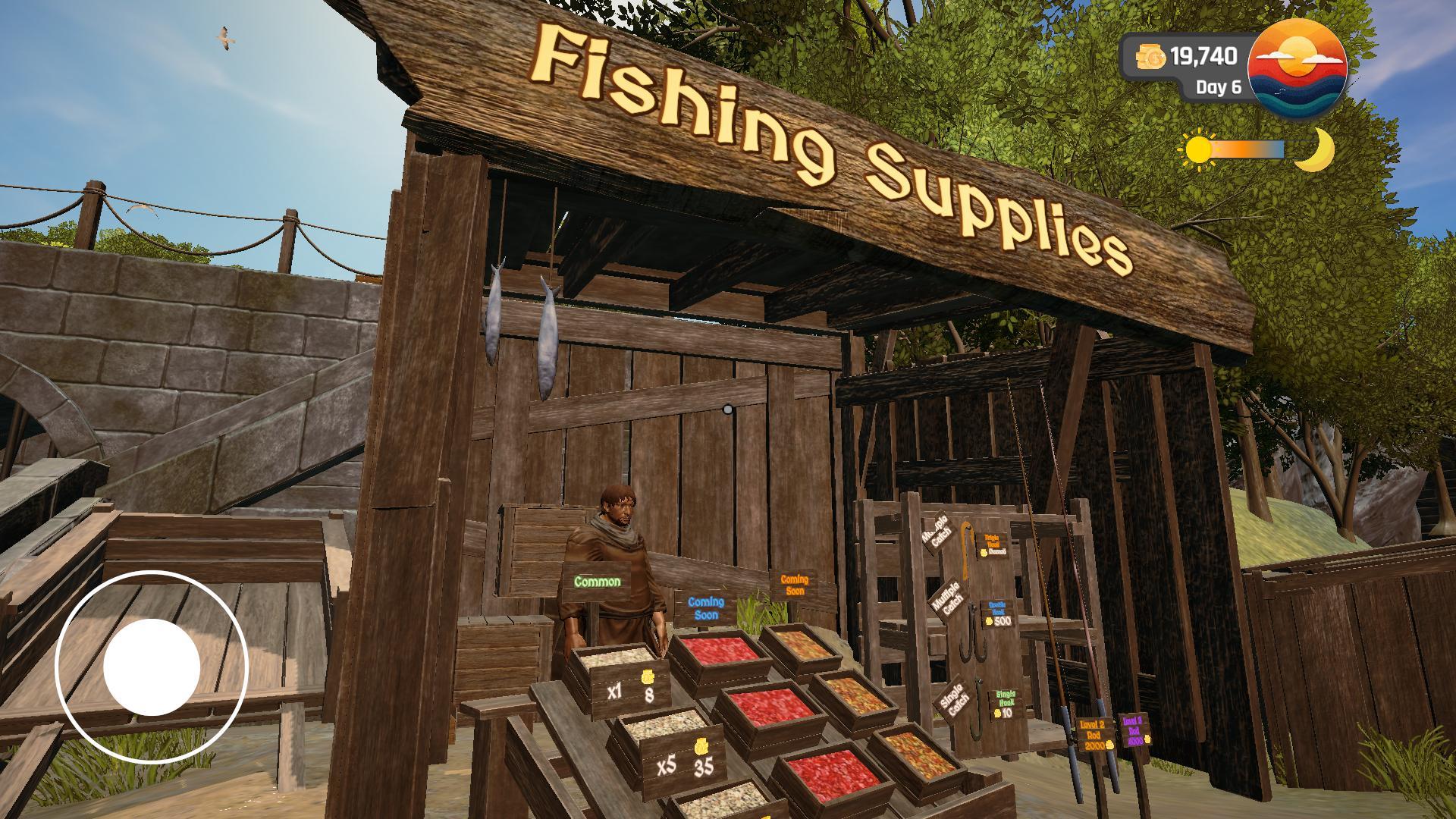
Task: Switch to the Common bait category
Action: [597, 582]
